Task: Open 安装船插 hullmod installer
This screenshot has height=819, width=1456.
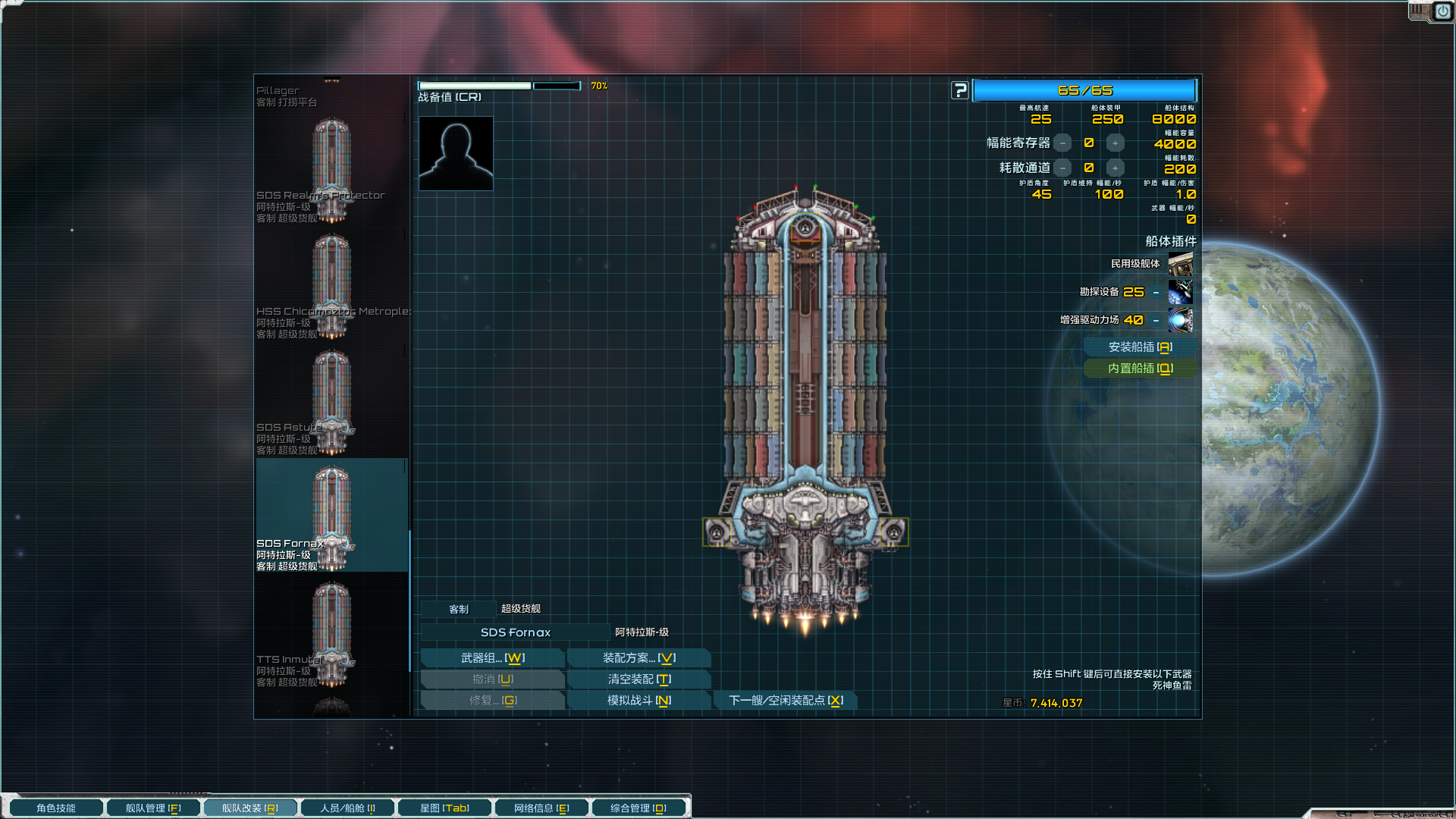Action: click(x=1140, y=347)
